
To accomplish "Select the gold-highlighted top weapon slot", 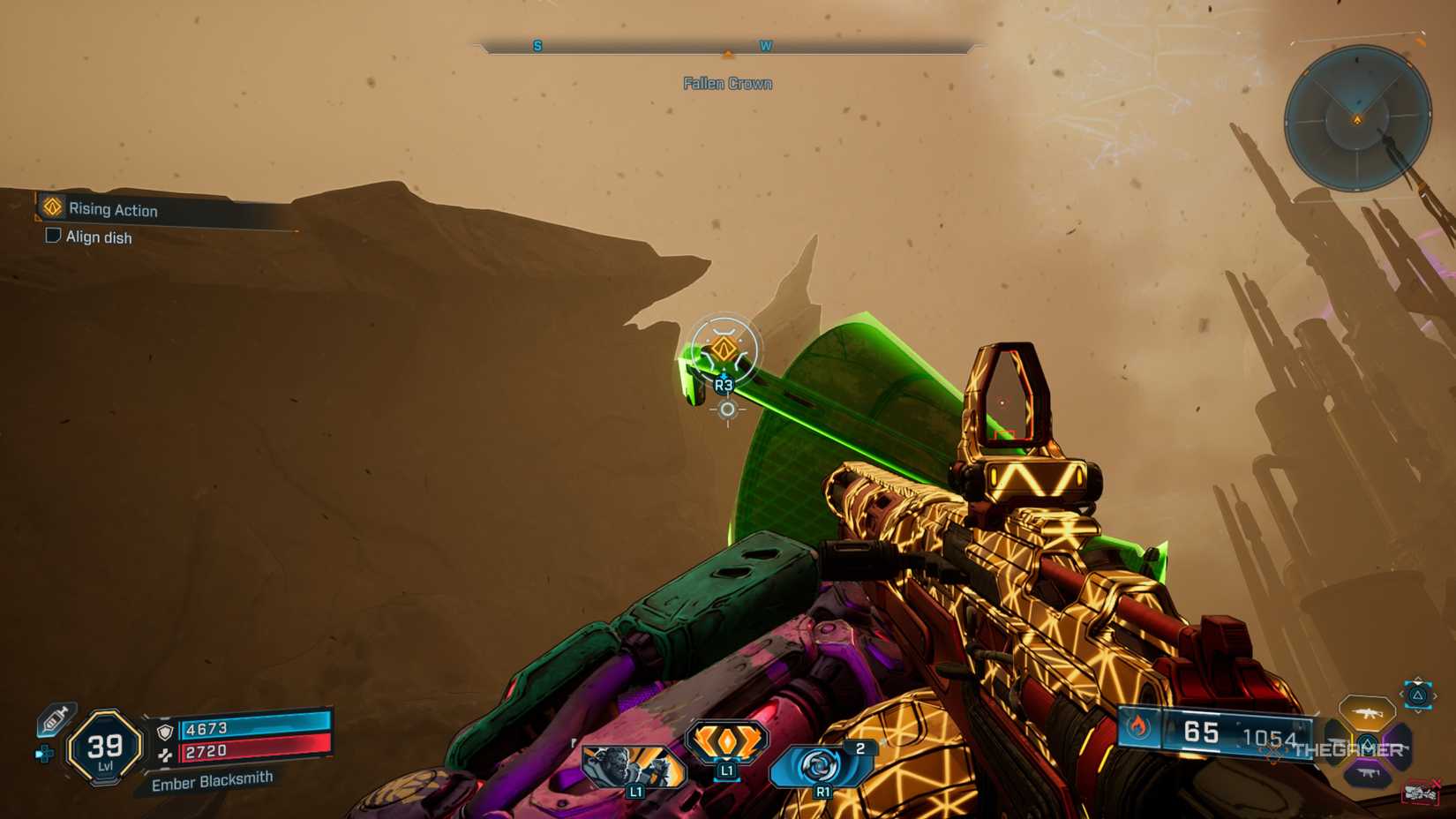I will tap(1366, 711).
